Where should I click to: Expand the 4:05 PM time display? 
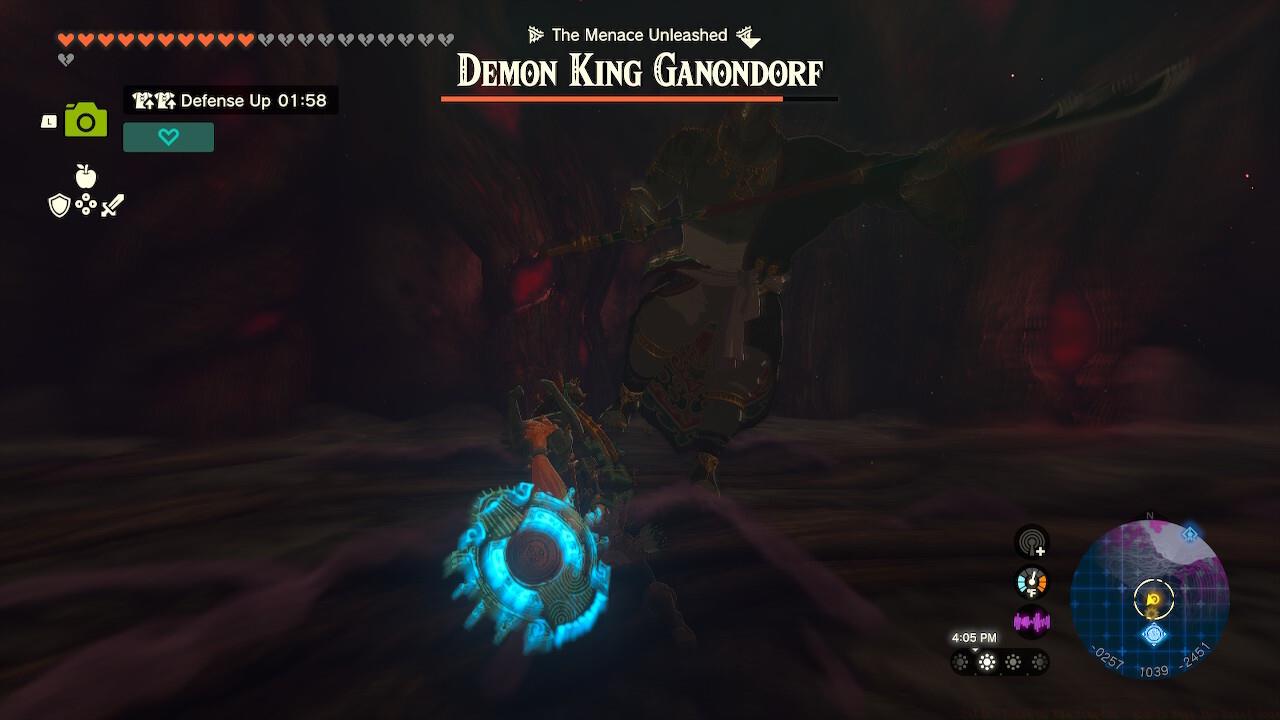click(x=975, y=636)
